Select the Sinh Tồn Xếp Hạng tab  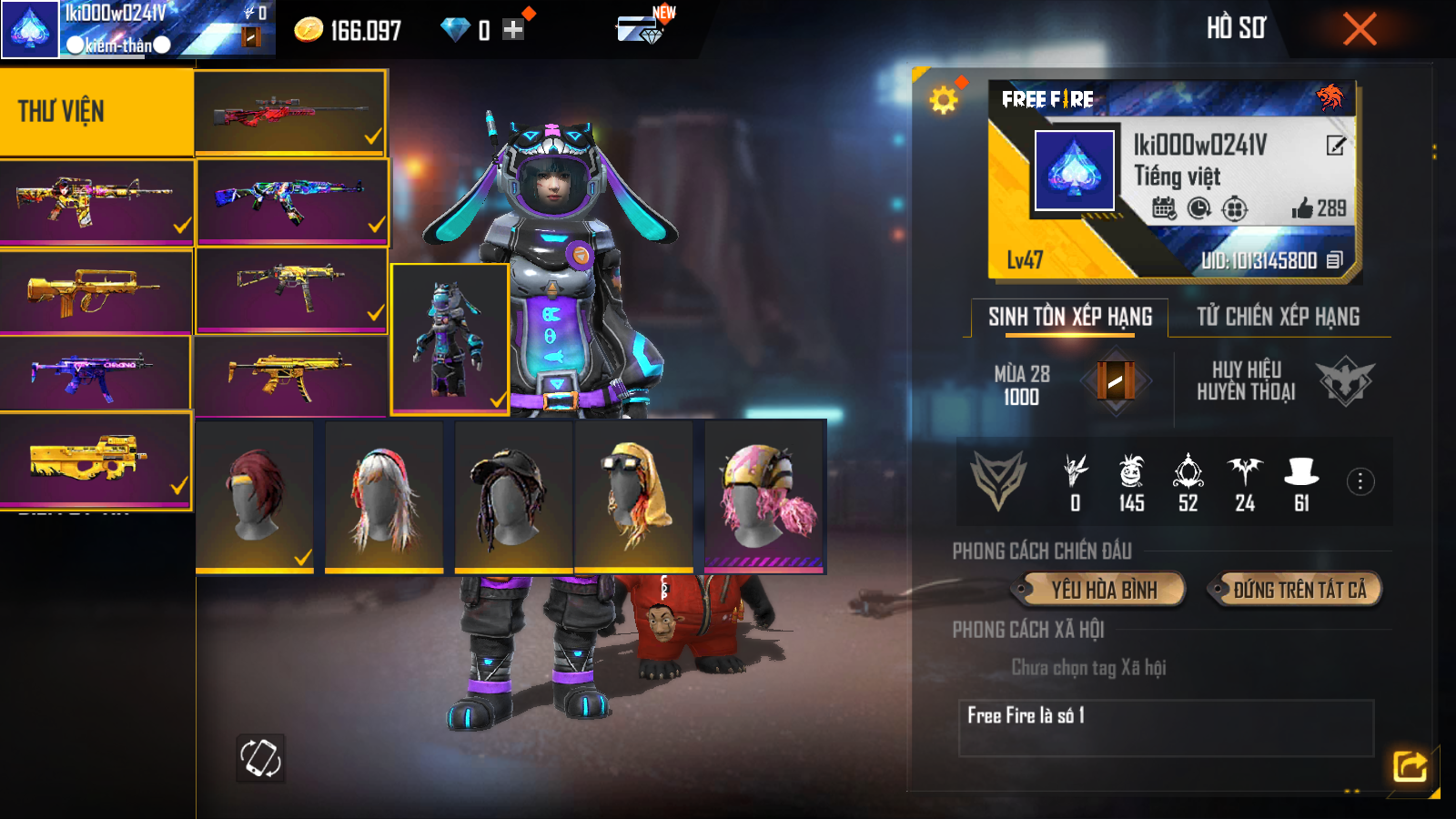1070,317
